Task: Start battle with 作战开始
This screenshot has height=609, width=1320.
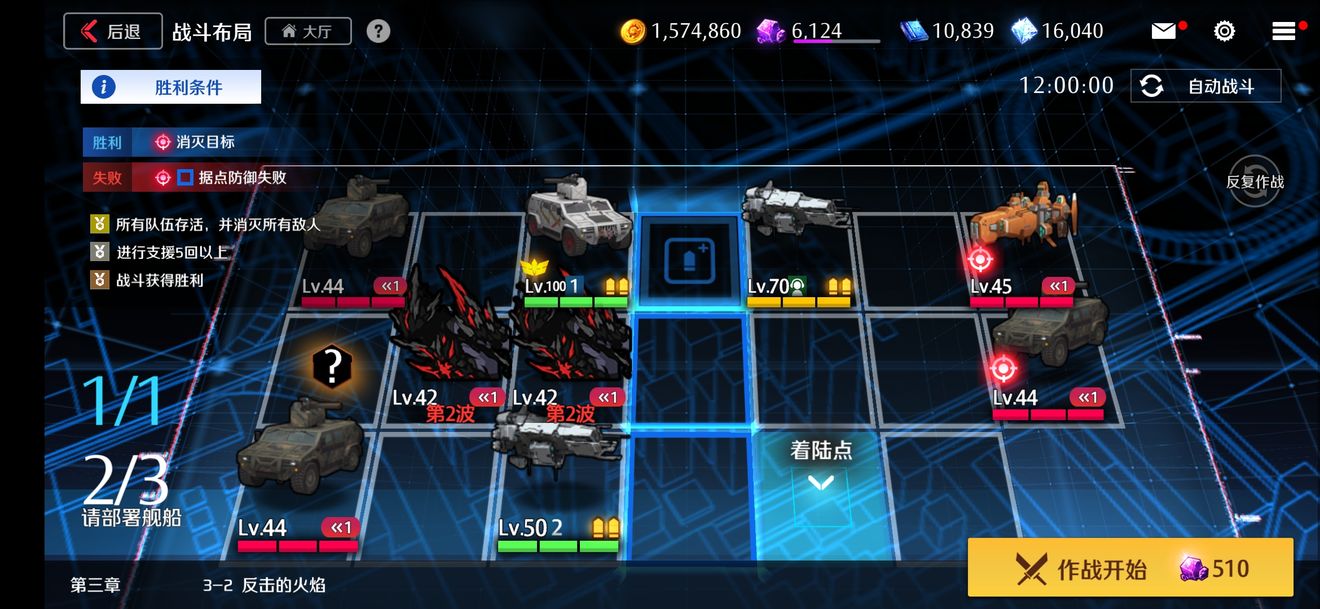Action: click(x=1130, y=568)
